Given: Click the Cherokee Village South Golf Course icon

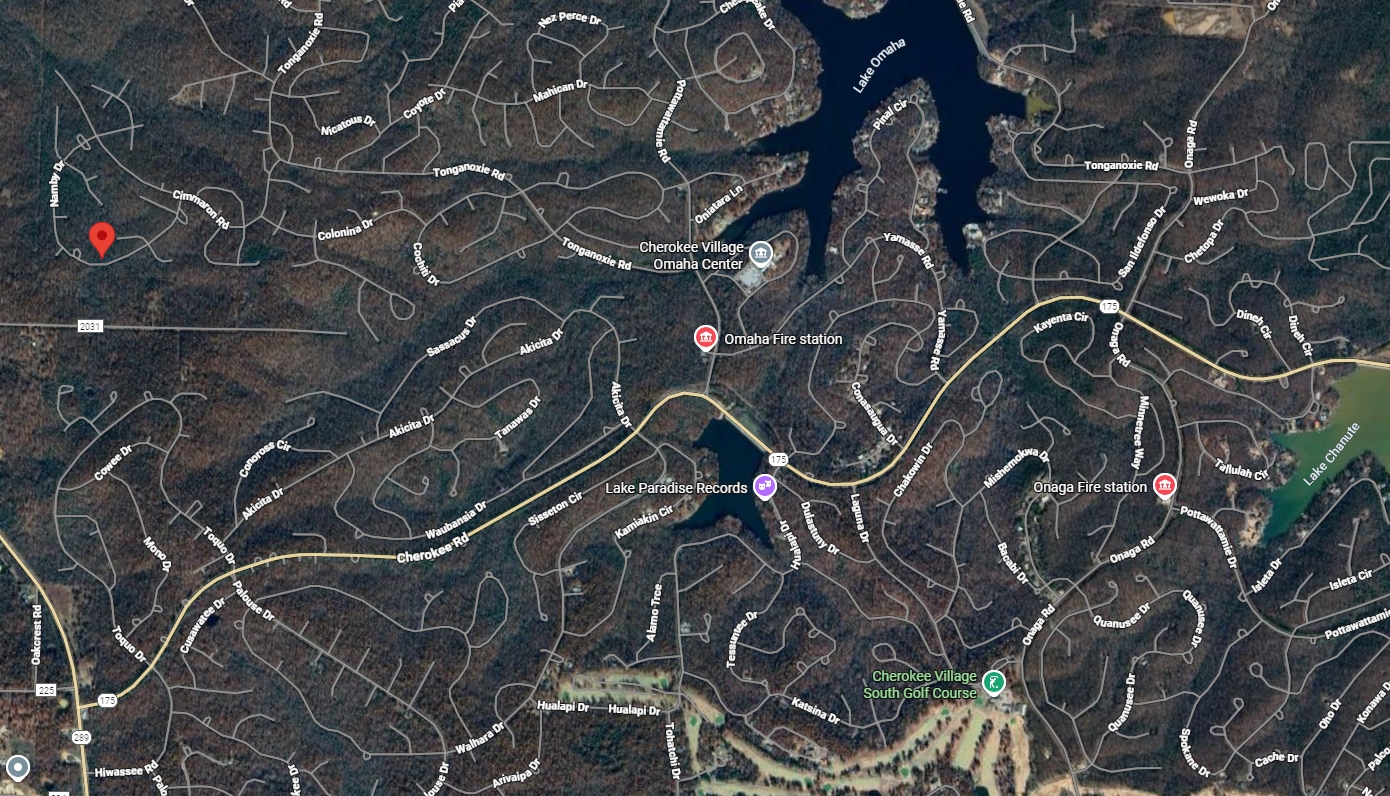Looking at the screenshot, I should [993, 681].
